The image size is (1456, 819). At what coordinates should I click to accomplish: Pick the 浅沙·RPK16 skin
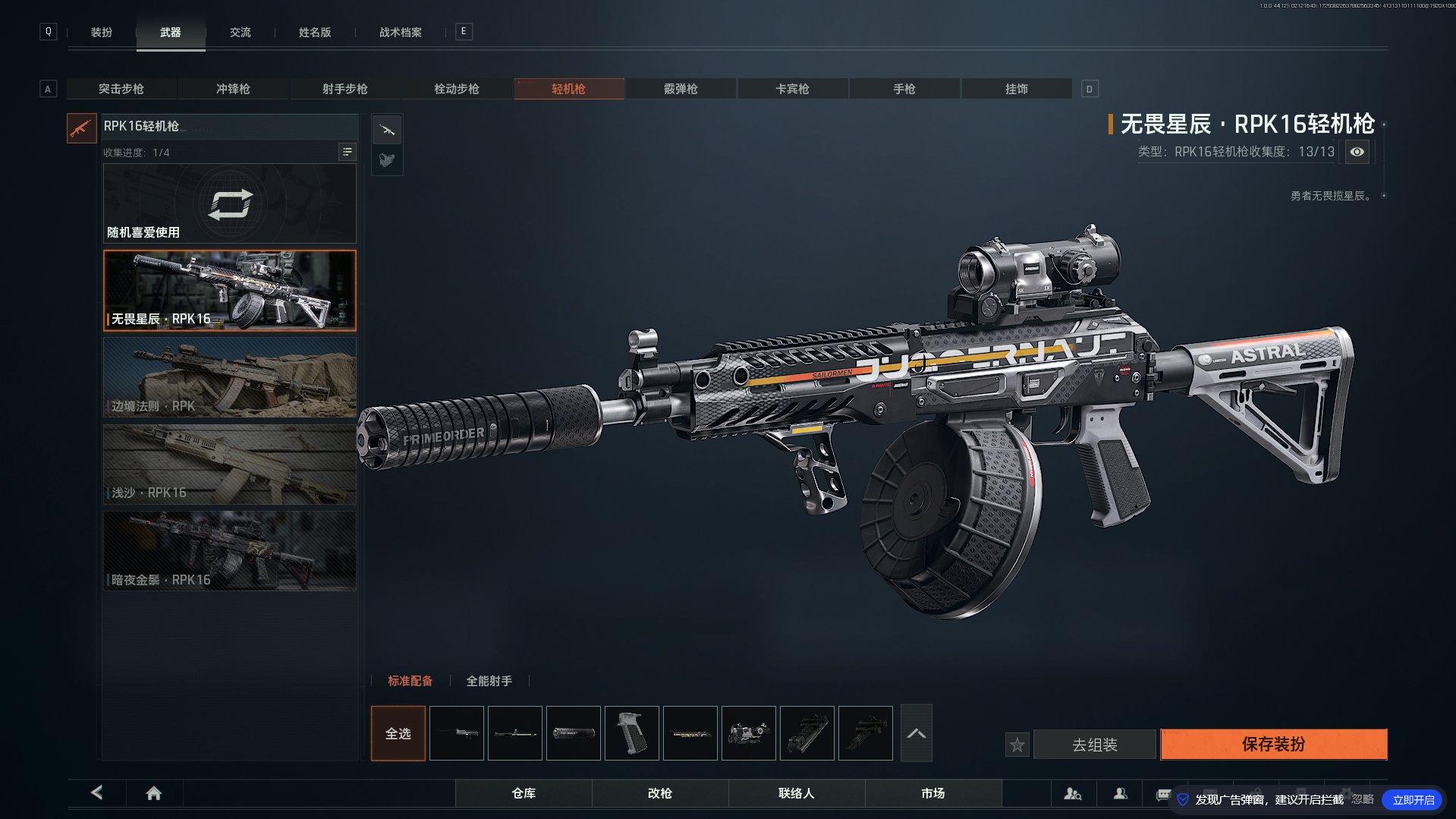click(x=229, y=464)
